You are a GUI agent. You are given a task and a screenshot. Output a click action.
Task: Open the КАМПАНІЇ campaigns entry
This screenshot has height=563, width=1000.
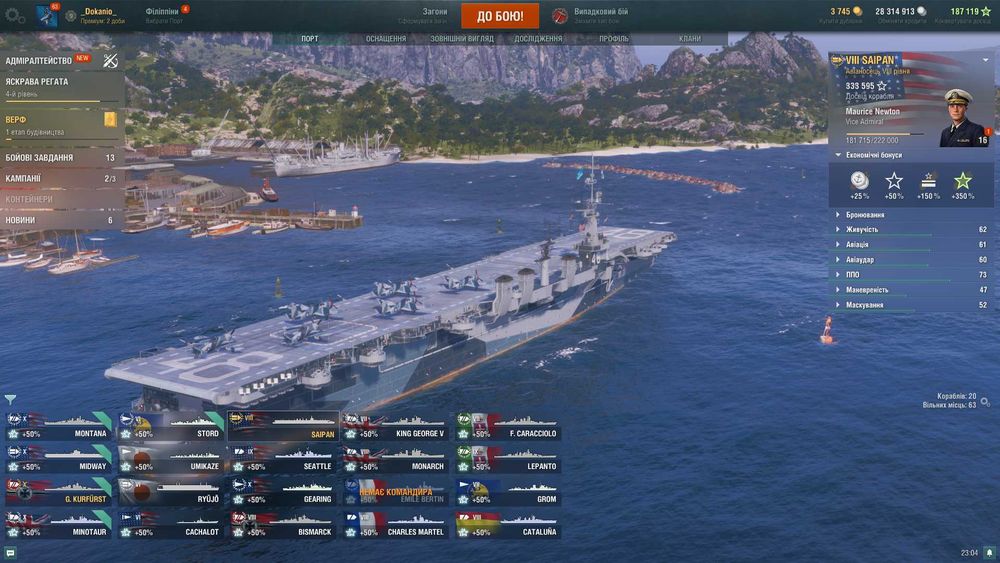(24, 179)
